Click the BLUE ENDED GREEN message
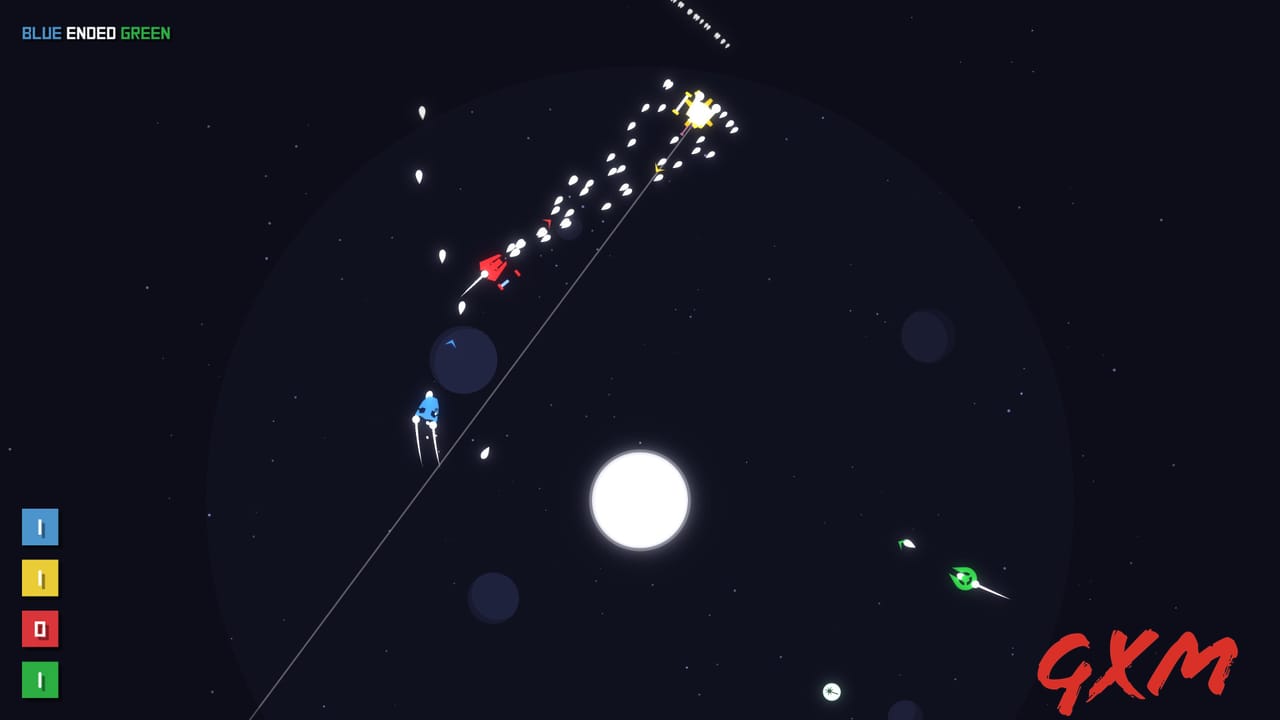 (95, 31)
